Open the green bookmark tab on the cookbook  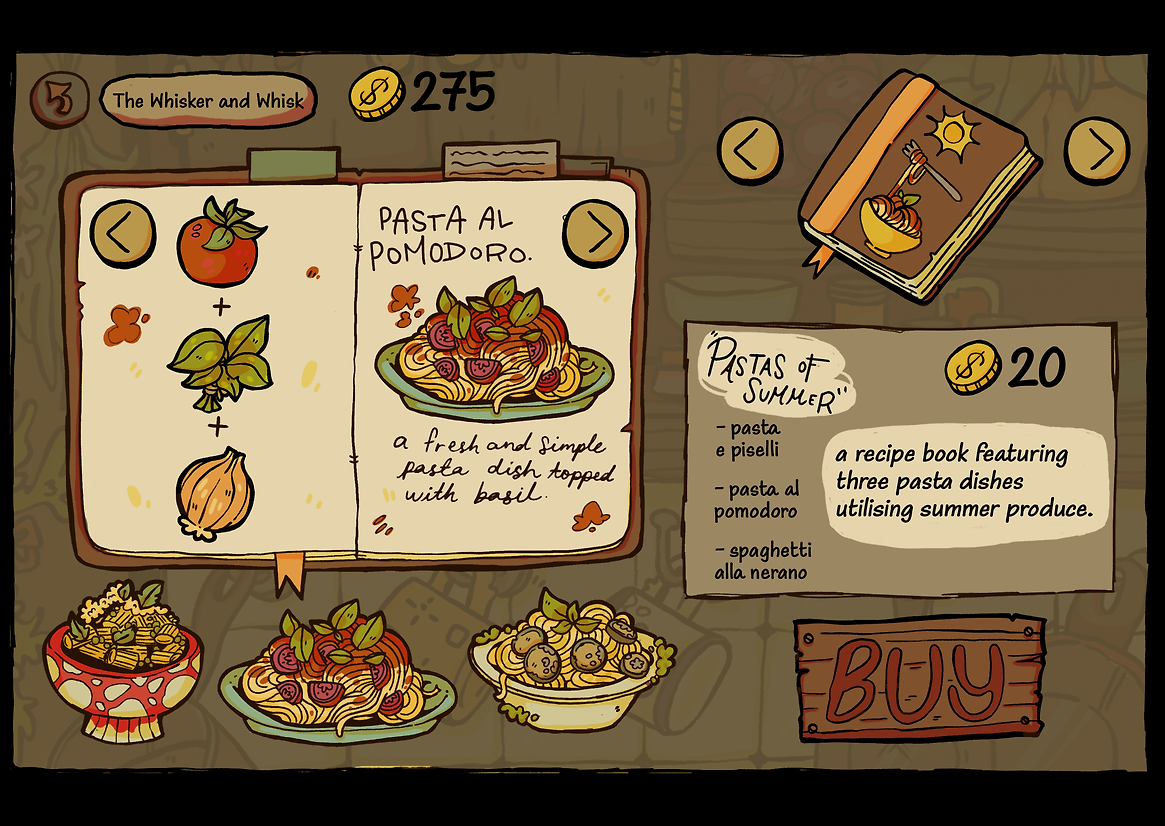(x=294, y=165)
